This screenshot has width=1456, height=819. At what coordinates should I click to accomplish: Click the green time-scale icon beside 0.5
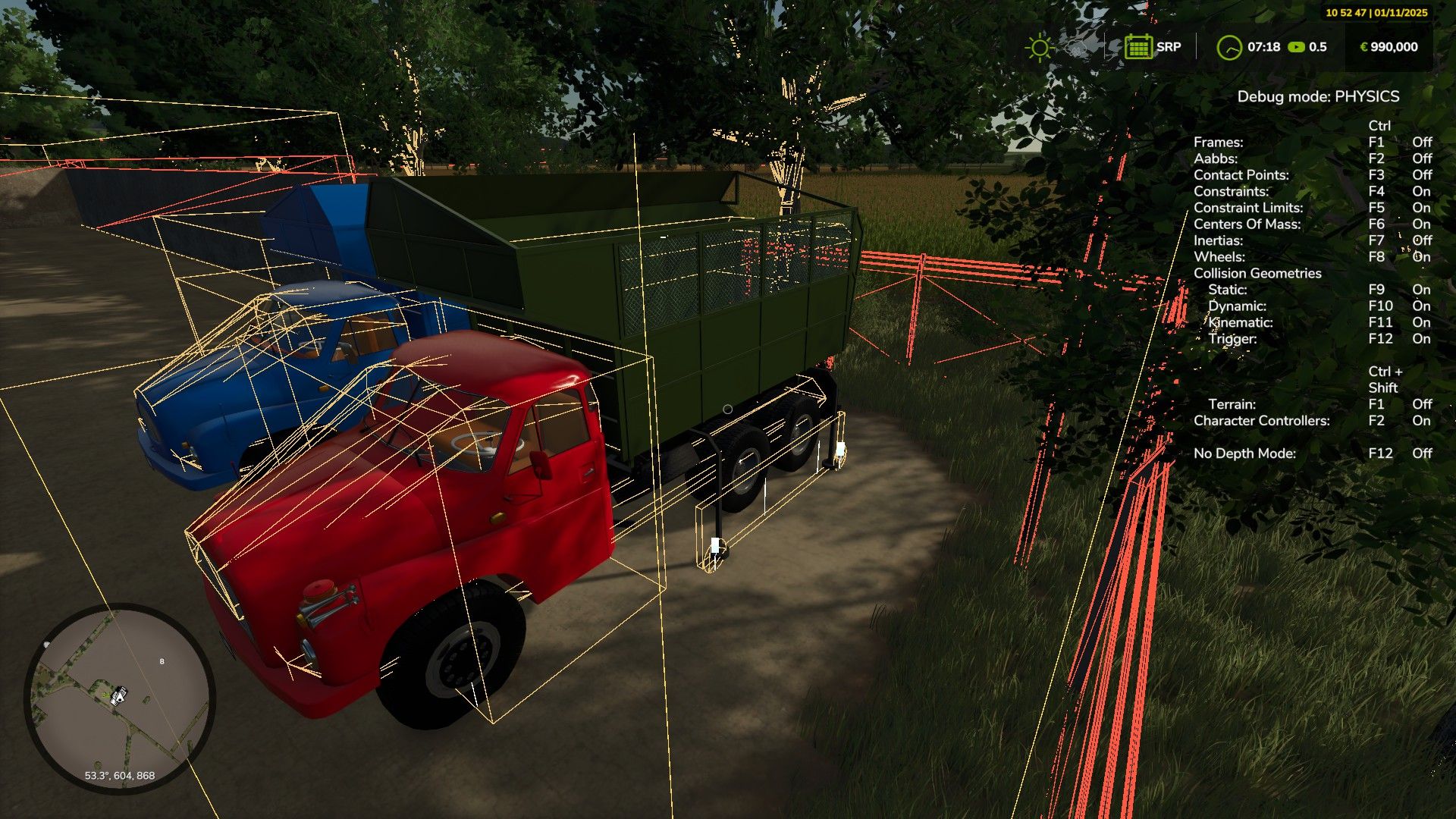[x=1296, y=47]
